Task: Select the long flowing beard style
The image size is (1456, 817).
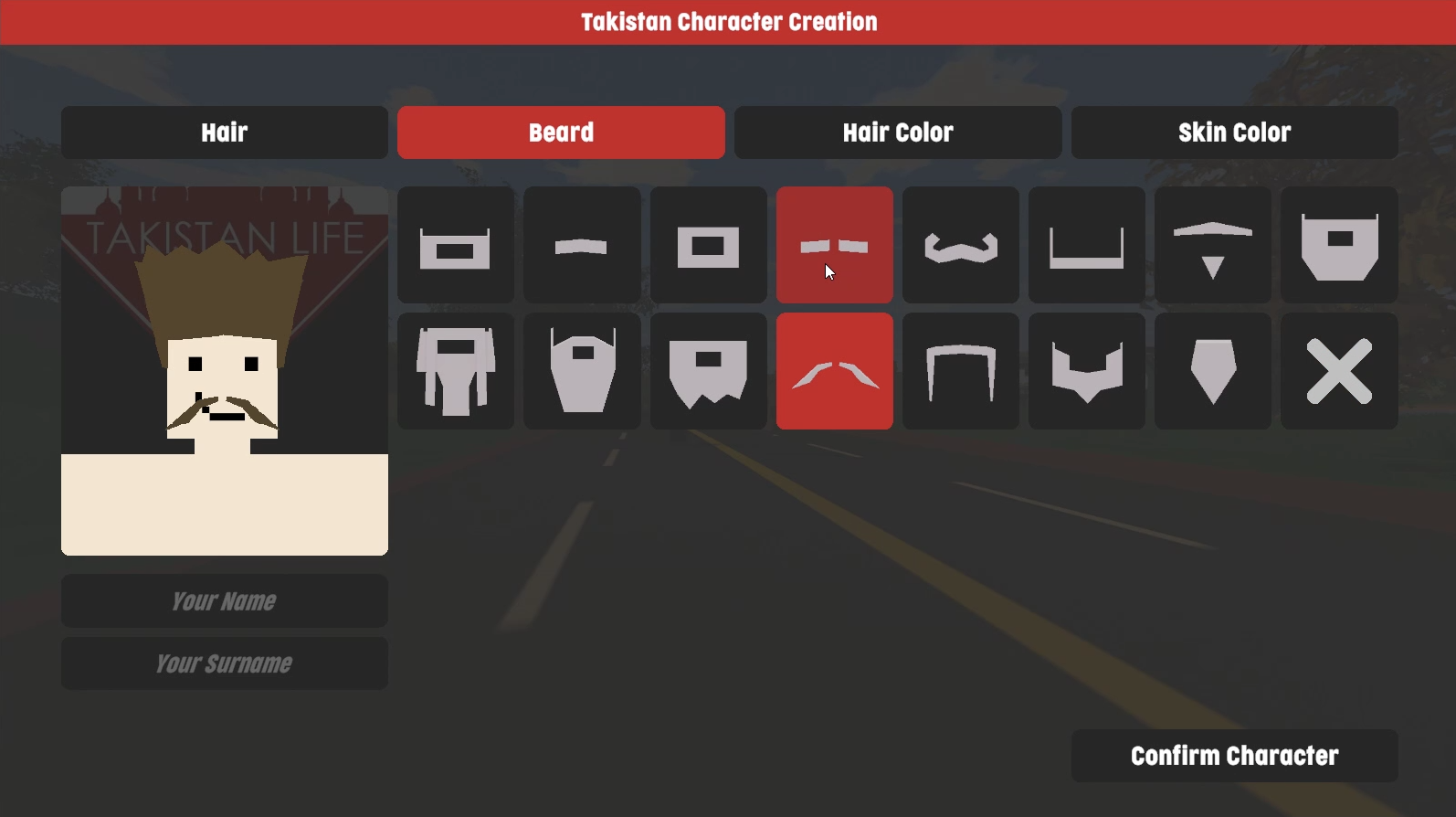Action: [x=455, y=371]
